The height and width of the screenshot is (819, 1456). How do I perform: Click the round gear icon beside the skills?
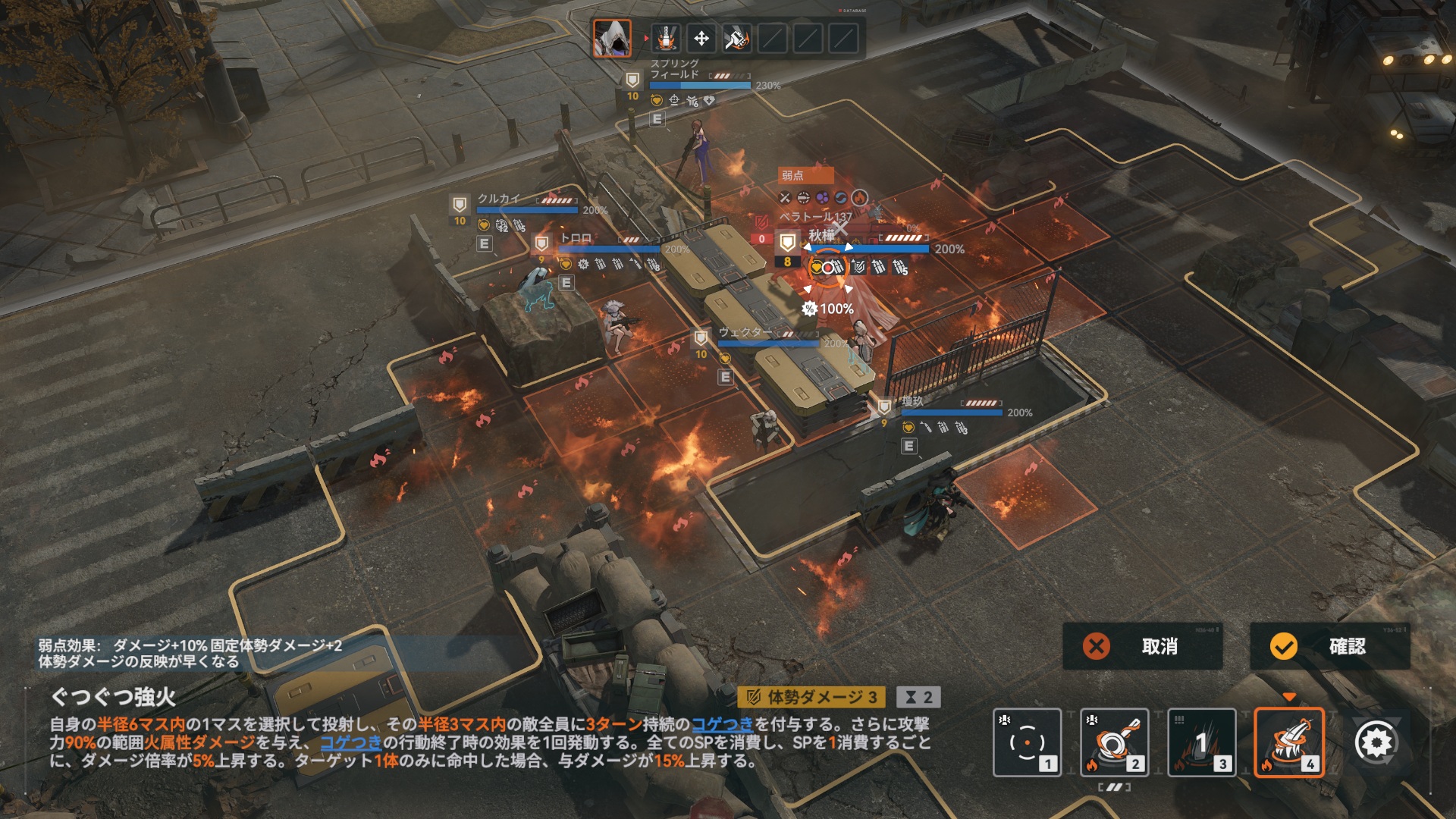1375,742
